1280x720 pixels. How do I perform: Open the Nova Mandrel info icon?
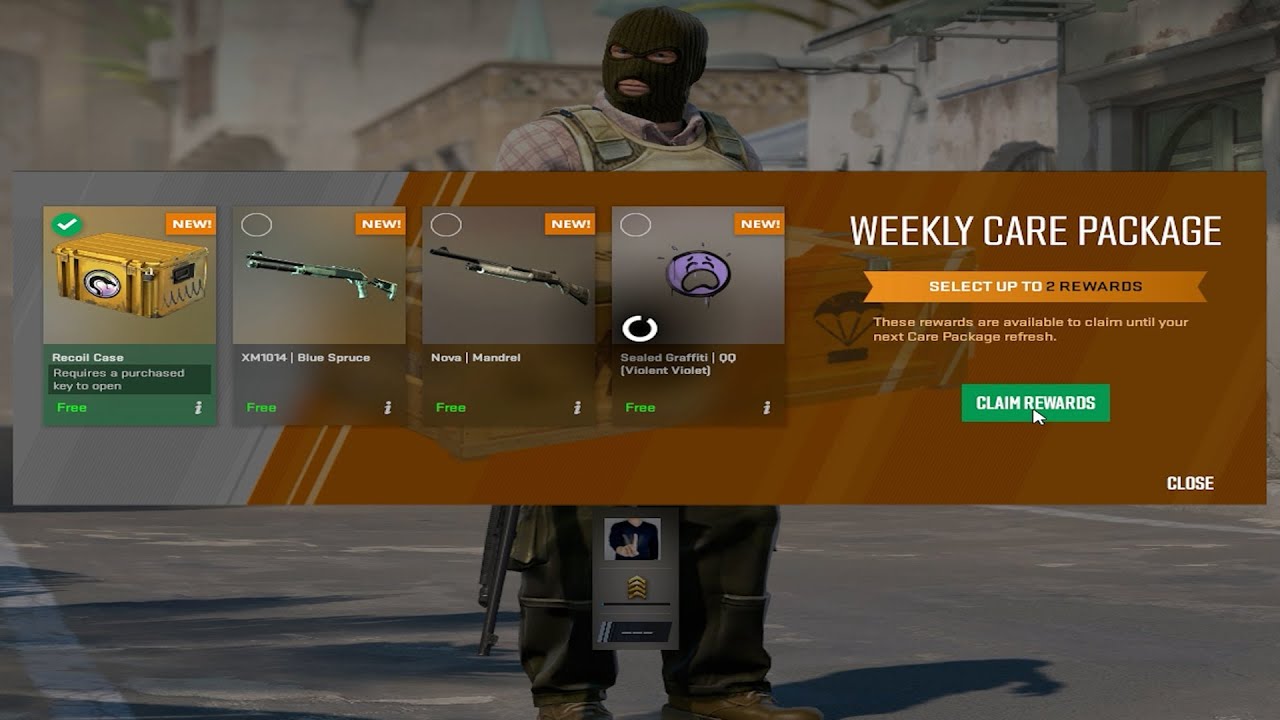pos(577,407)
